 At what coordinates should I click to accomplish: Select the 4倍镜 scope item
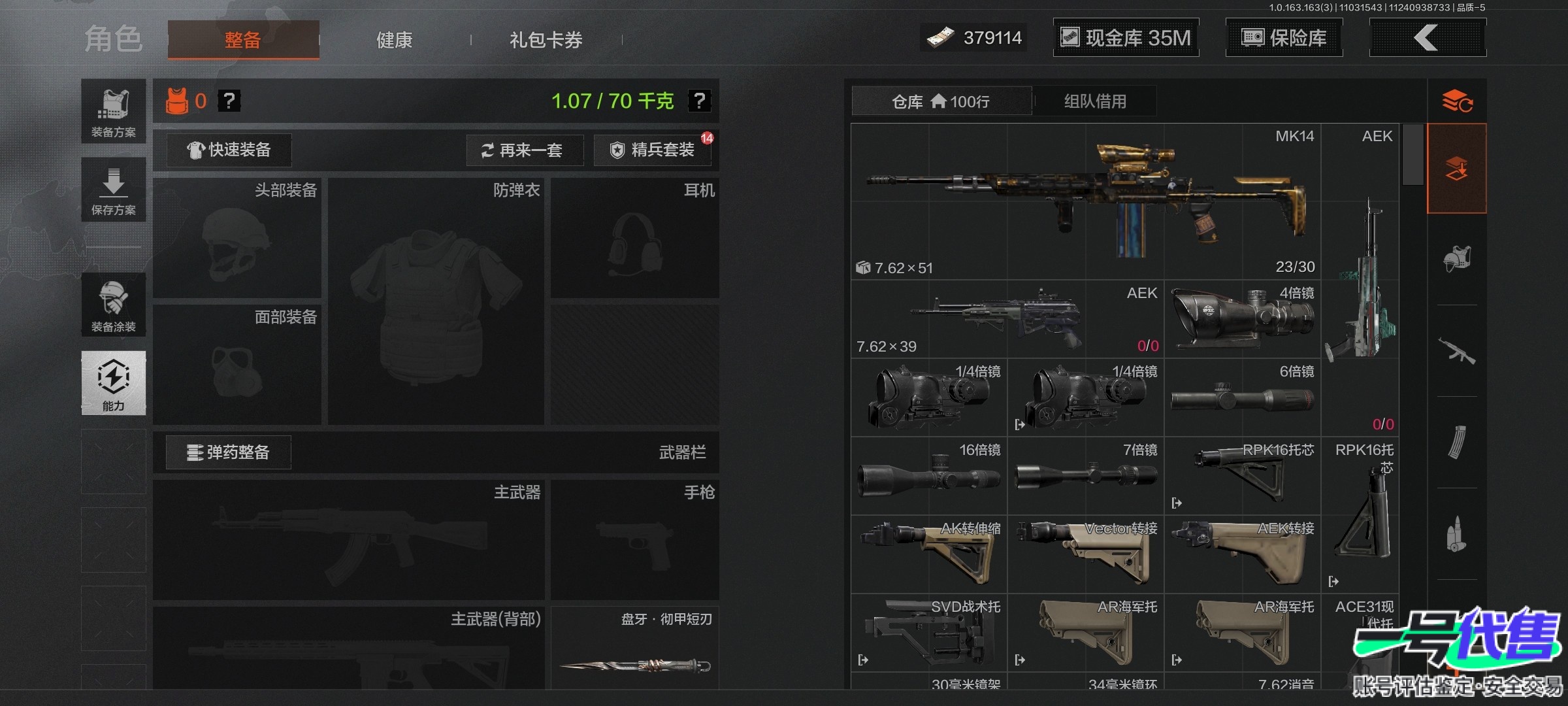pos(1242,319)
